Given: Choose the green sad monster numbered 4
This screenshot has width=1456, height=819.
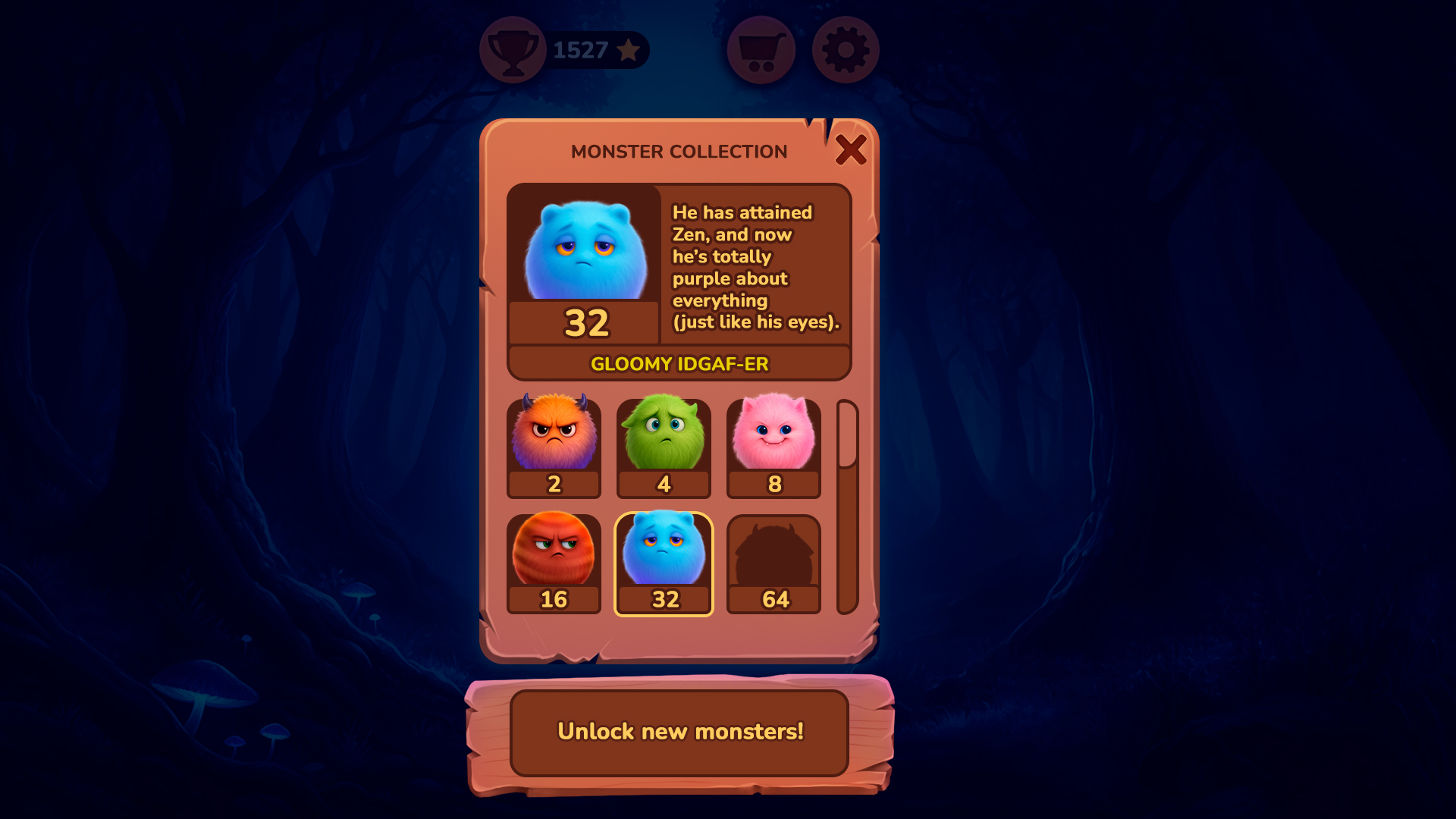Looking at the screenshot, I should pyautogui.click(x=664, y=447).
